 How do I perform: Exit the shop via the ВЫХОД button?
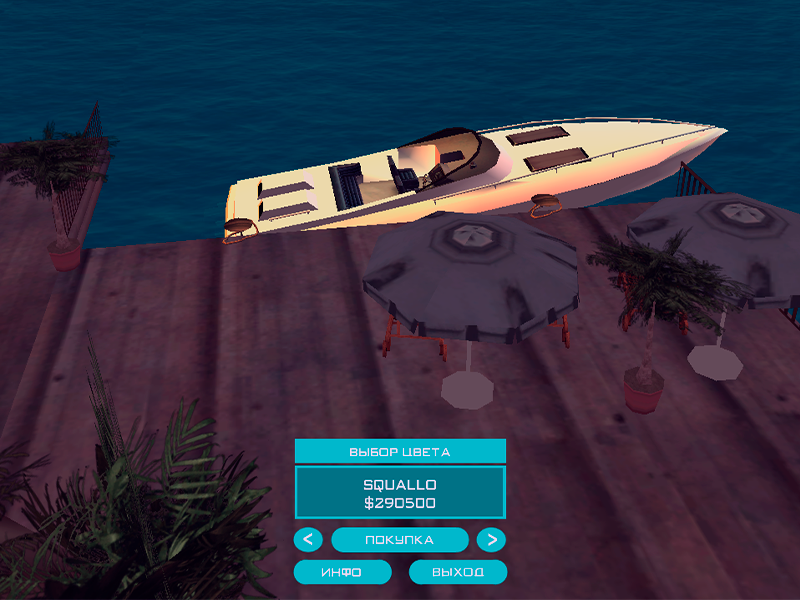click(x=458, y=572)
